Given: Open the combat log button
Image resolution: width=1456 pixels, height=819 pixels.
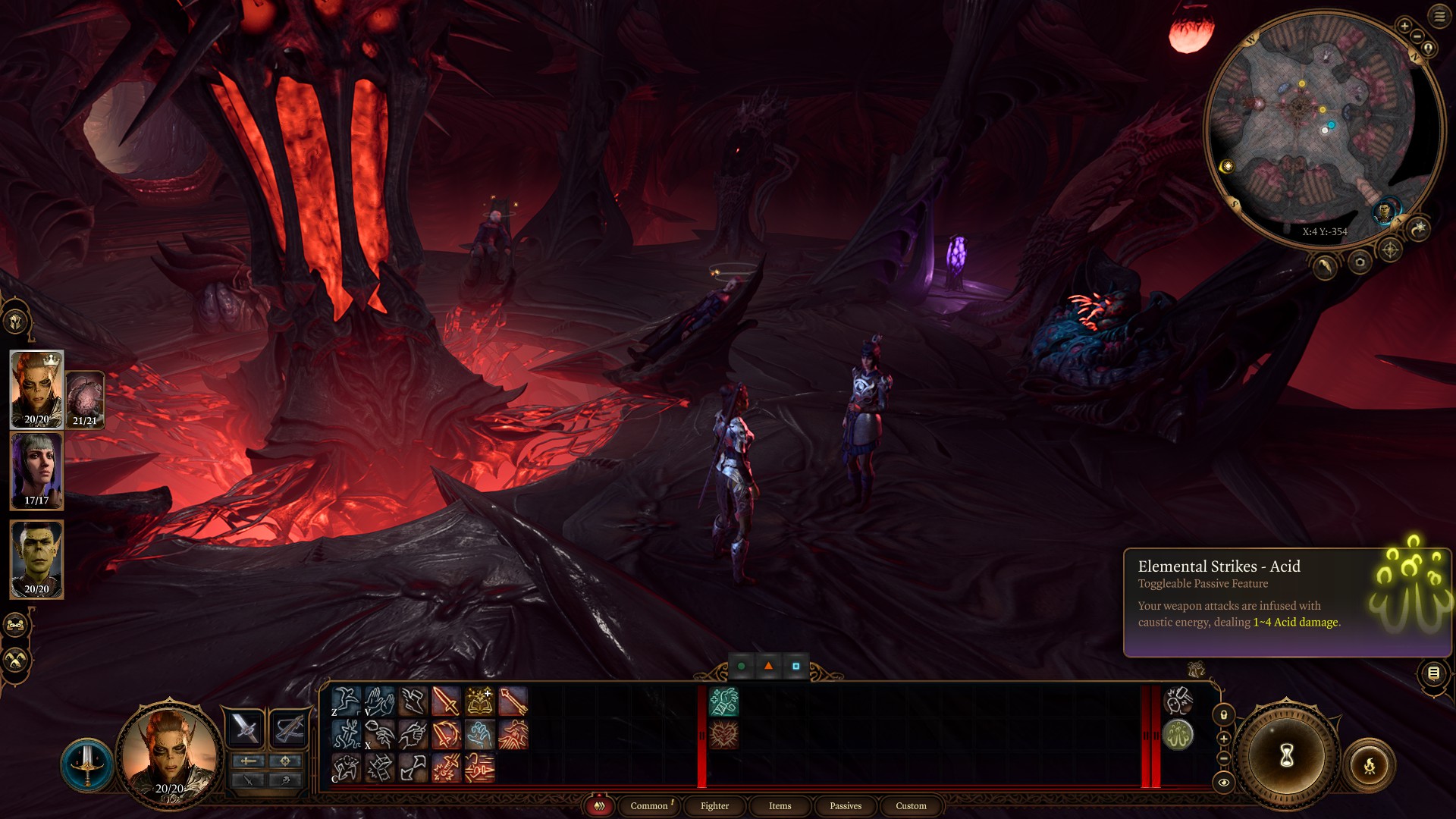Looking at the screenshot, I should [1433, 673].
